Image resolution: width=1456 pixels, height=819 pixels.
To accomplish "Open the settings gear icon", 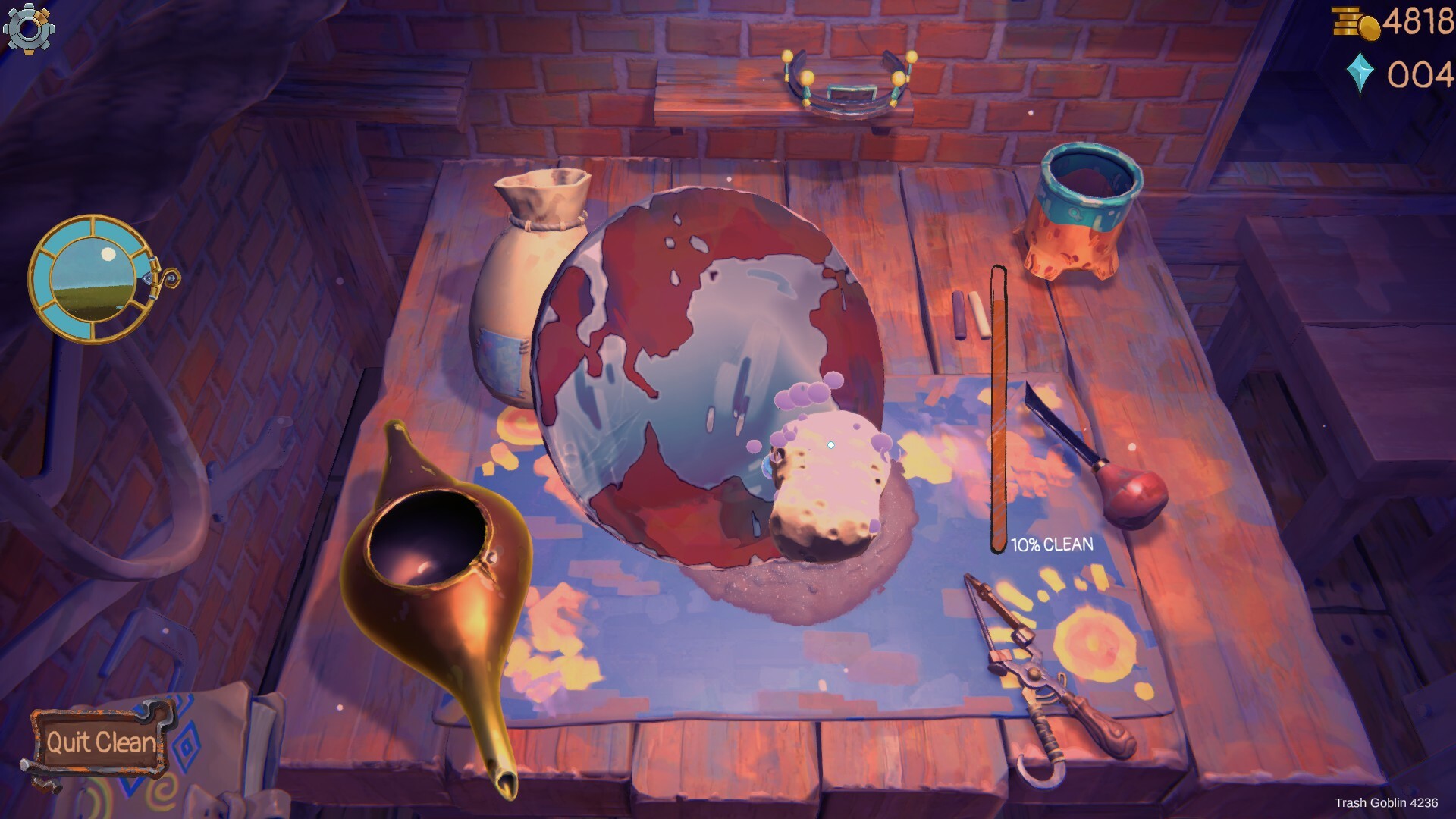I will pos(29,29).
